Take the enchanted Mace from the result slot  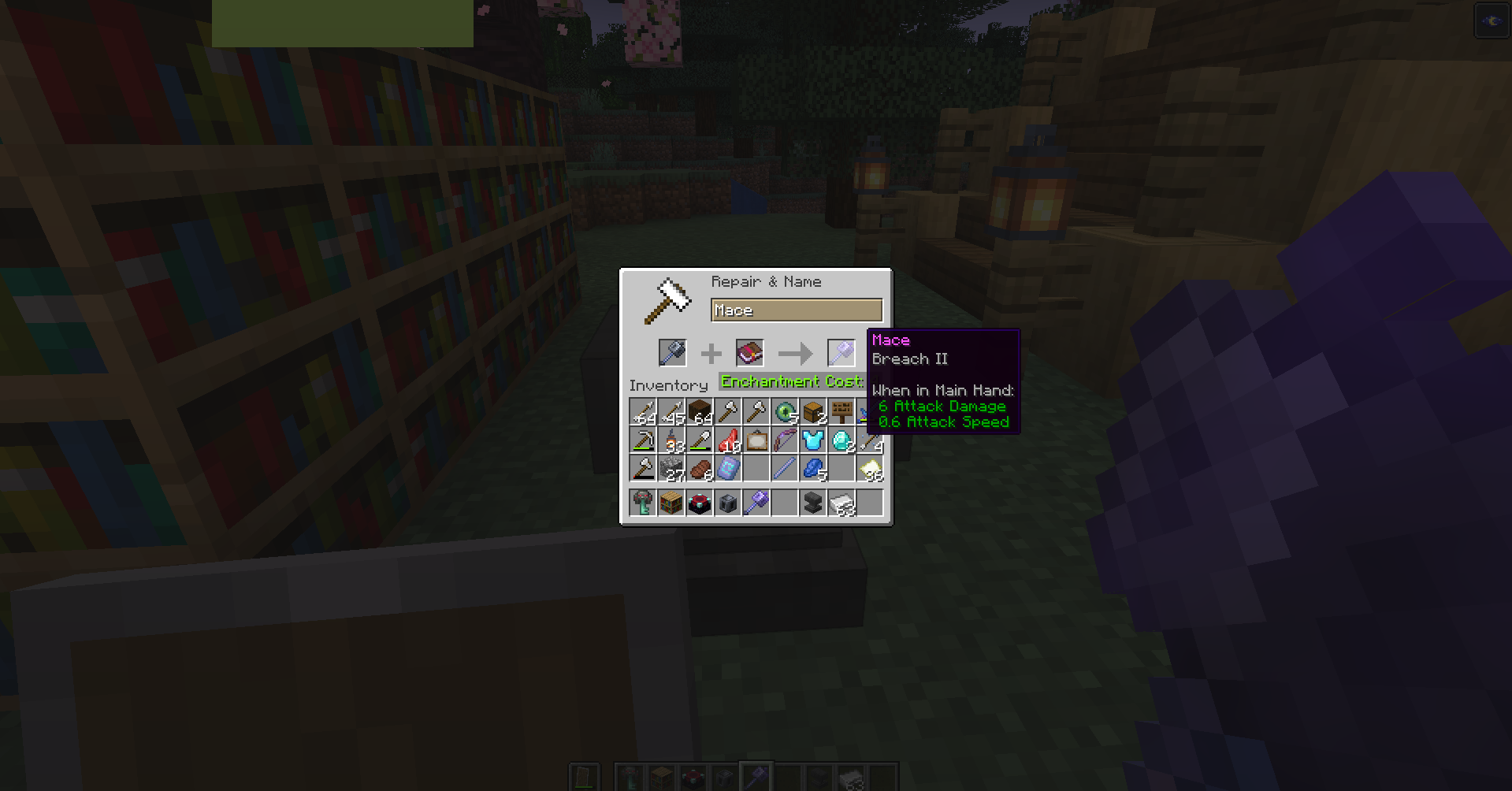pos(840,352)
